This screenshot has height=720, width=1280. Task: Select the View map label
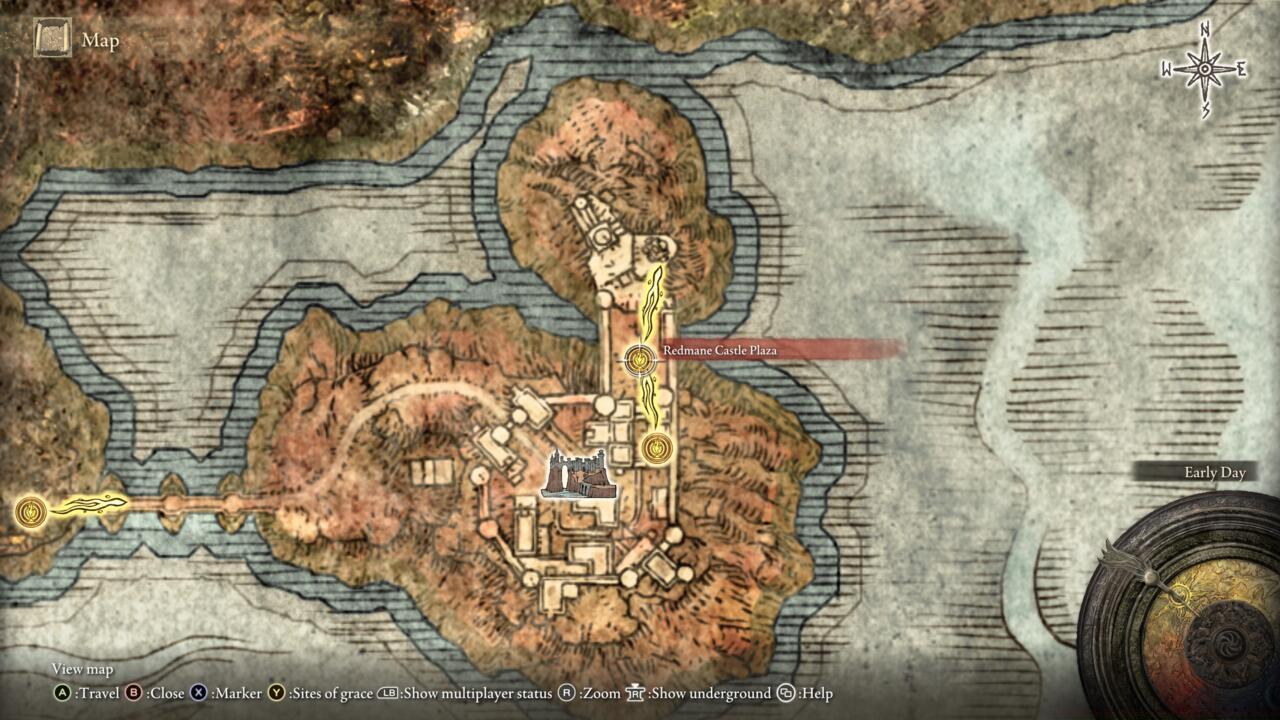click(x=80, y=669)
